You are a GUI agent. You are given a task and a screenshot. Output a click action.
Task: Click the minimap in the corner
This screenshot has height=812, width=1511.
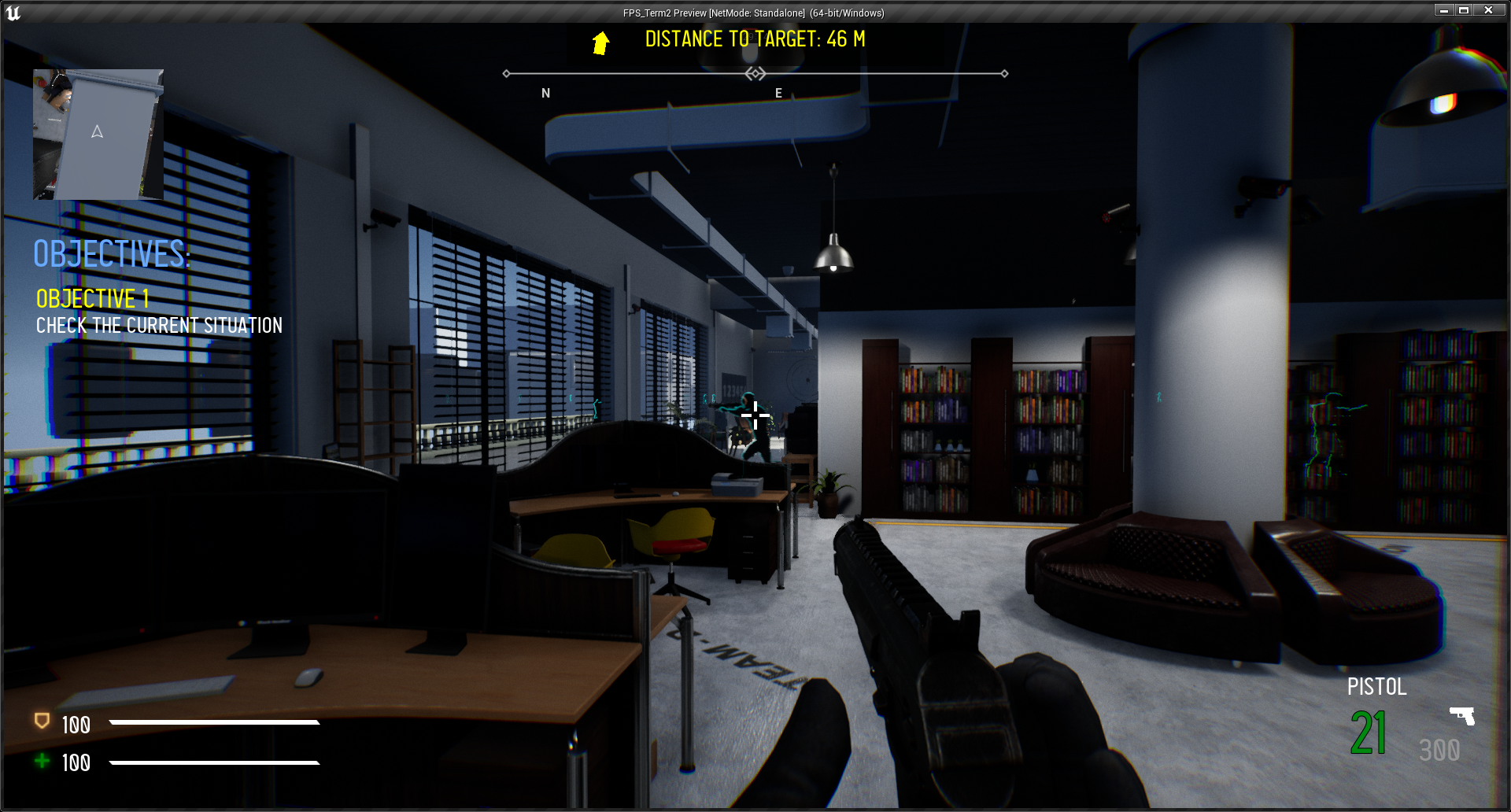98,134
